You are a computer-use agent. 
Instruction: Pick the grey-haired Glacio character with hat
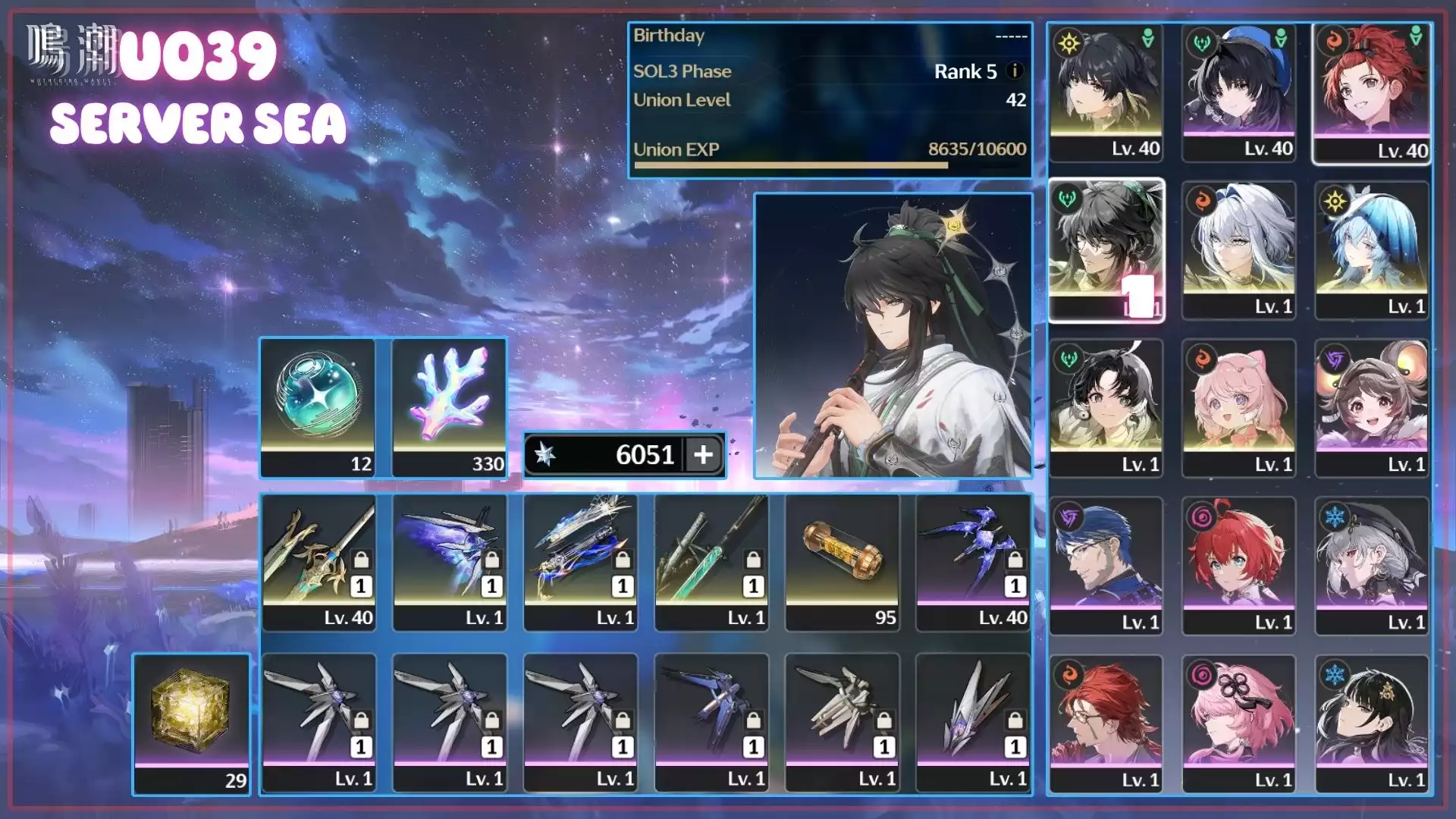[x=1371, y=566]
